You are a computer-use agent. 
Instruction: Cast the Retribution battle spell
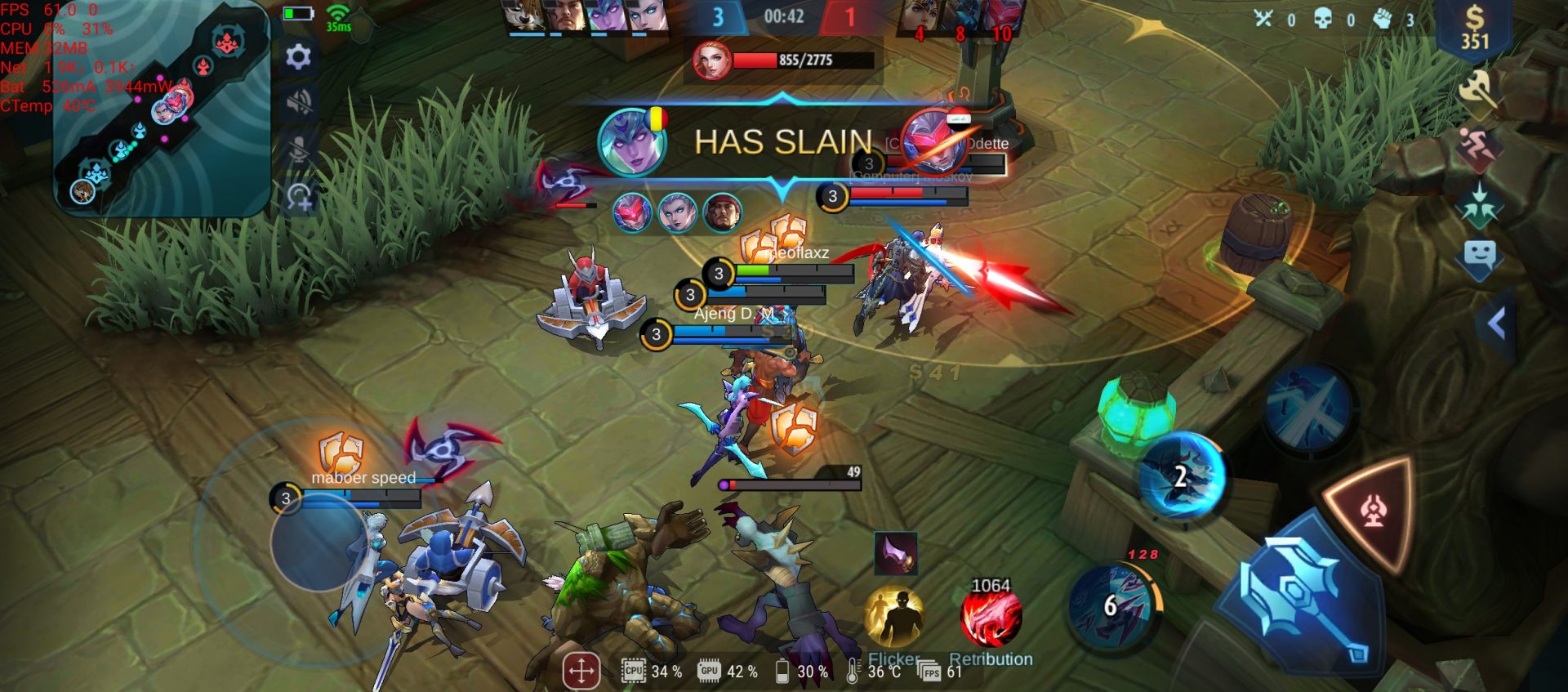[x=991, y=617]
